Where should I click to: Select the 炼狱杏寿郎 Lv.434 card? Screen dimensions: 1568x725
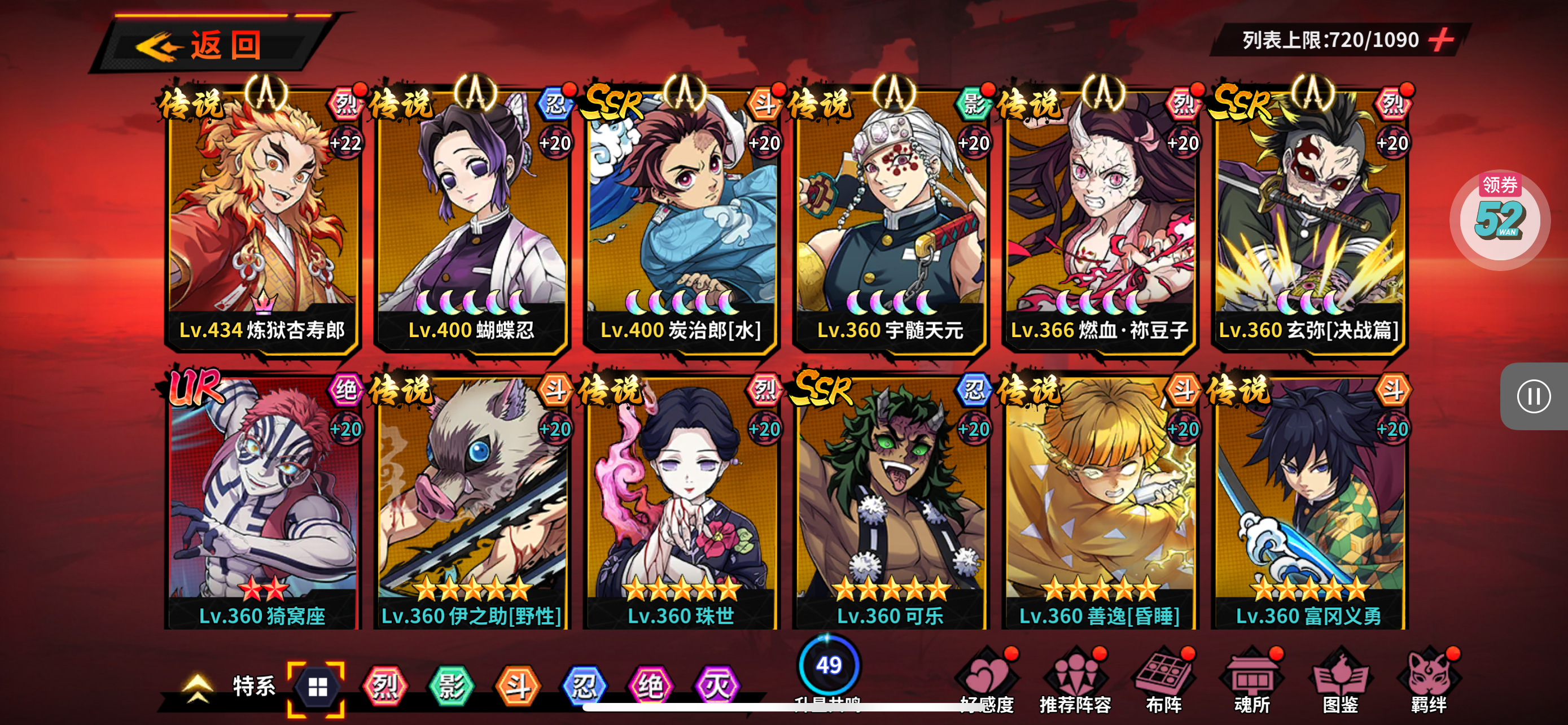pyautogui.click(x=262, y=219)
